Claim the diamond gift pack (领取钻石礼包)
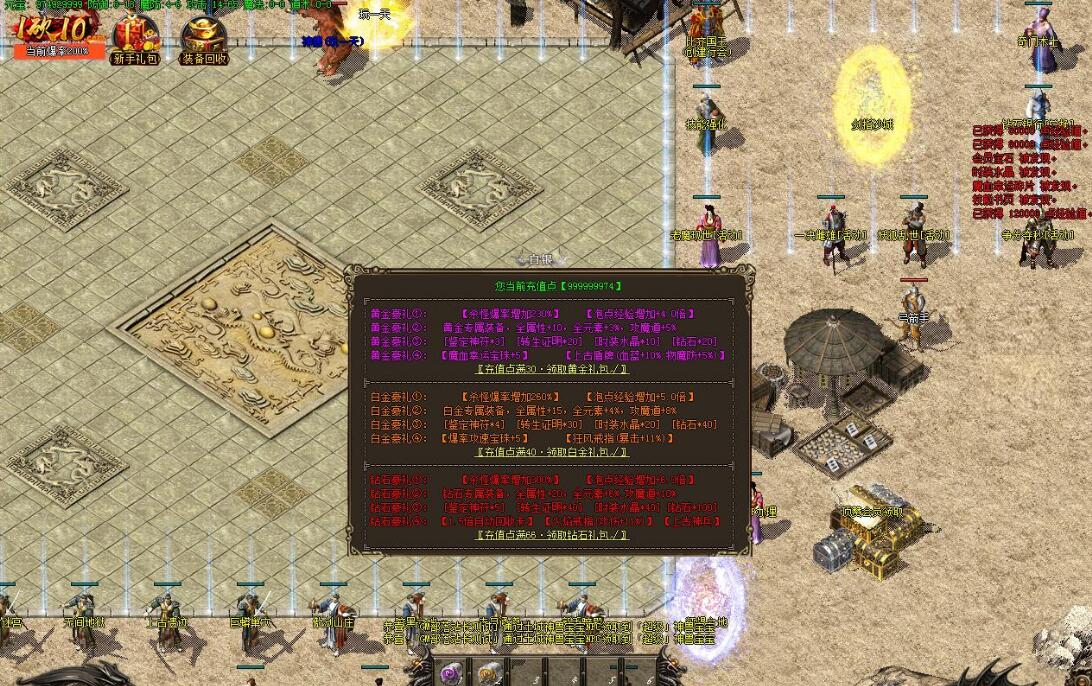1092x686 pixels. coord(552,534)
